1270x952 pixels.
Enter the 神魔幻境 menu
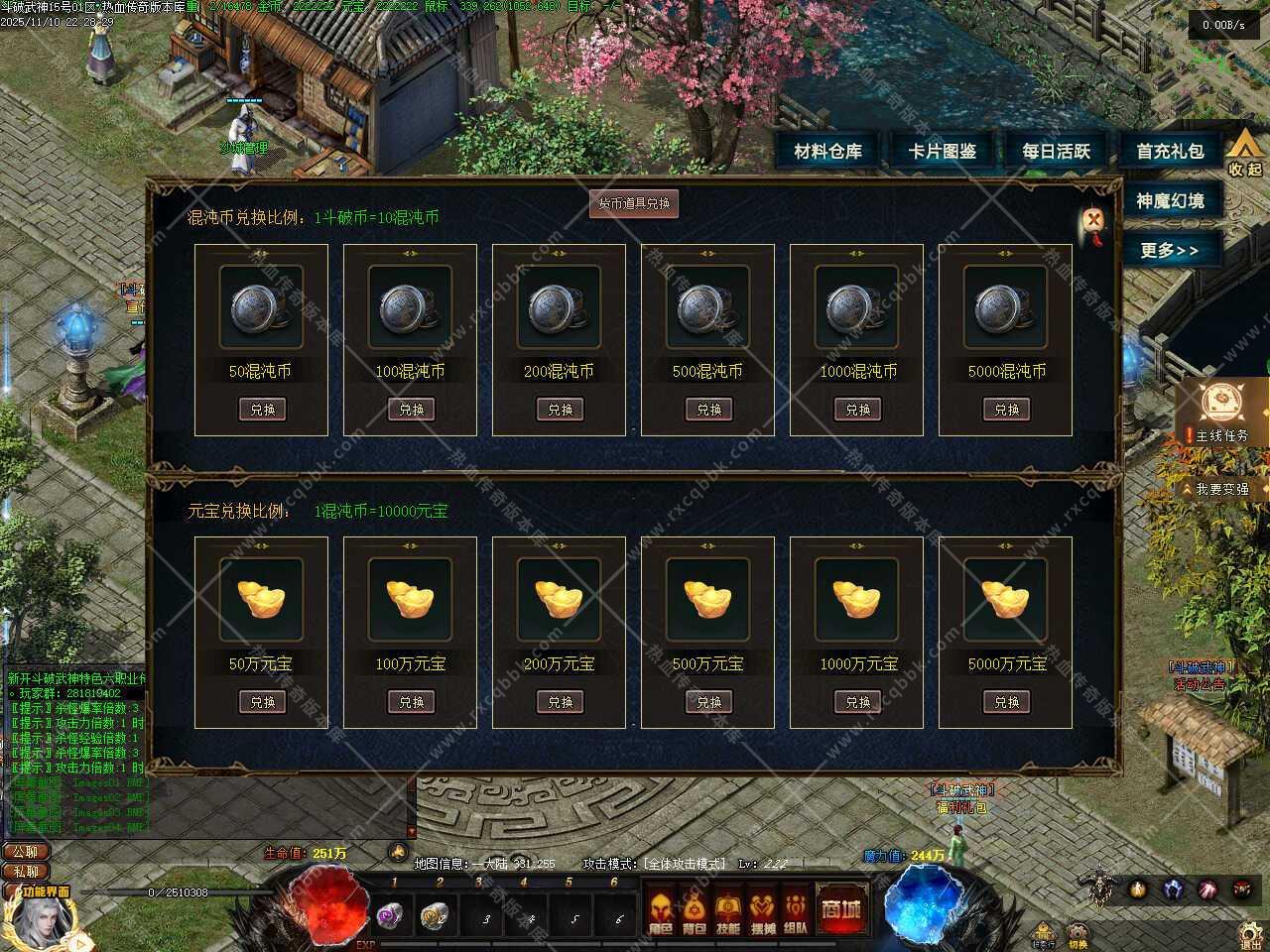coord(1171,201)
